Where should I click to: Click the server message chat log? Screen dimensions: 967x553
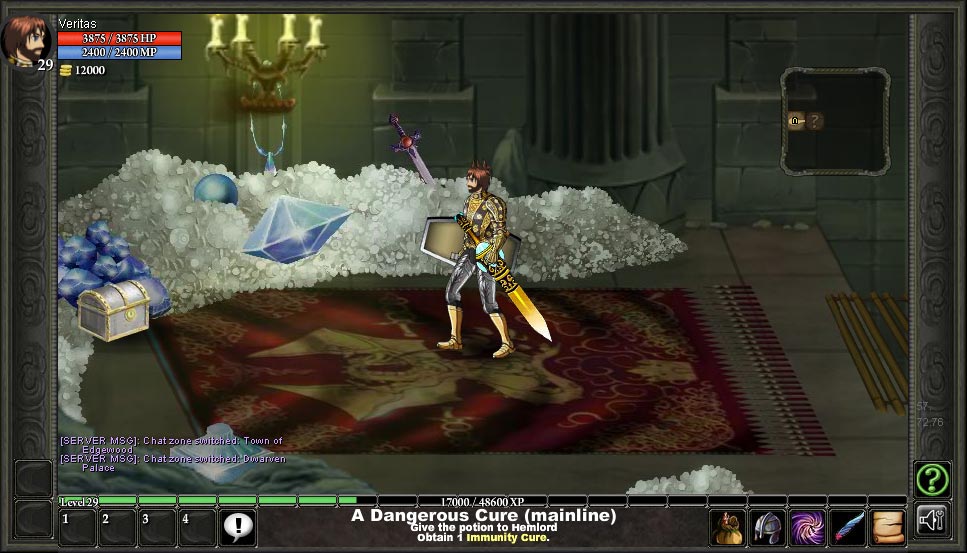pos(171,453)
